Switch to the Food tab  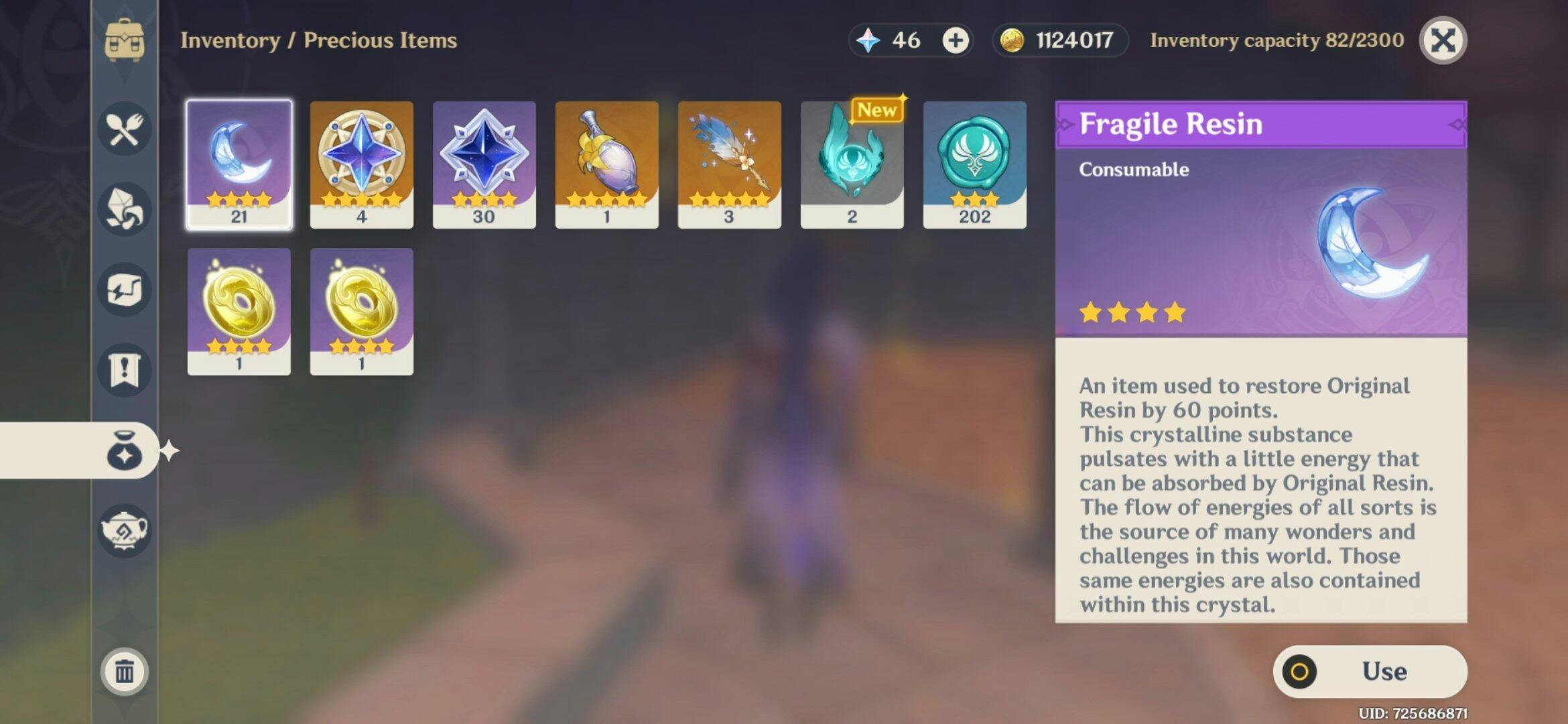point(125,129)
